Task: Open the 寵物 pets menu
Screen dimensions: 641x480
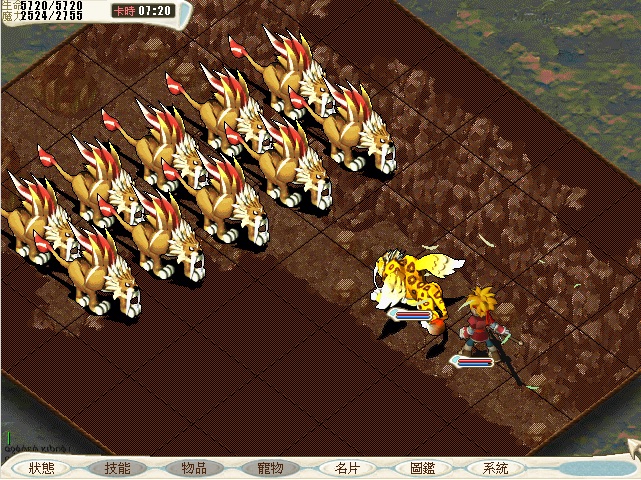Action: (x=270, y=468)
